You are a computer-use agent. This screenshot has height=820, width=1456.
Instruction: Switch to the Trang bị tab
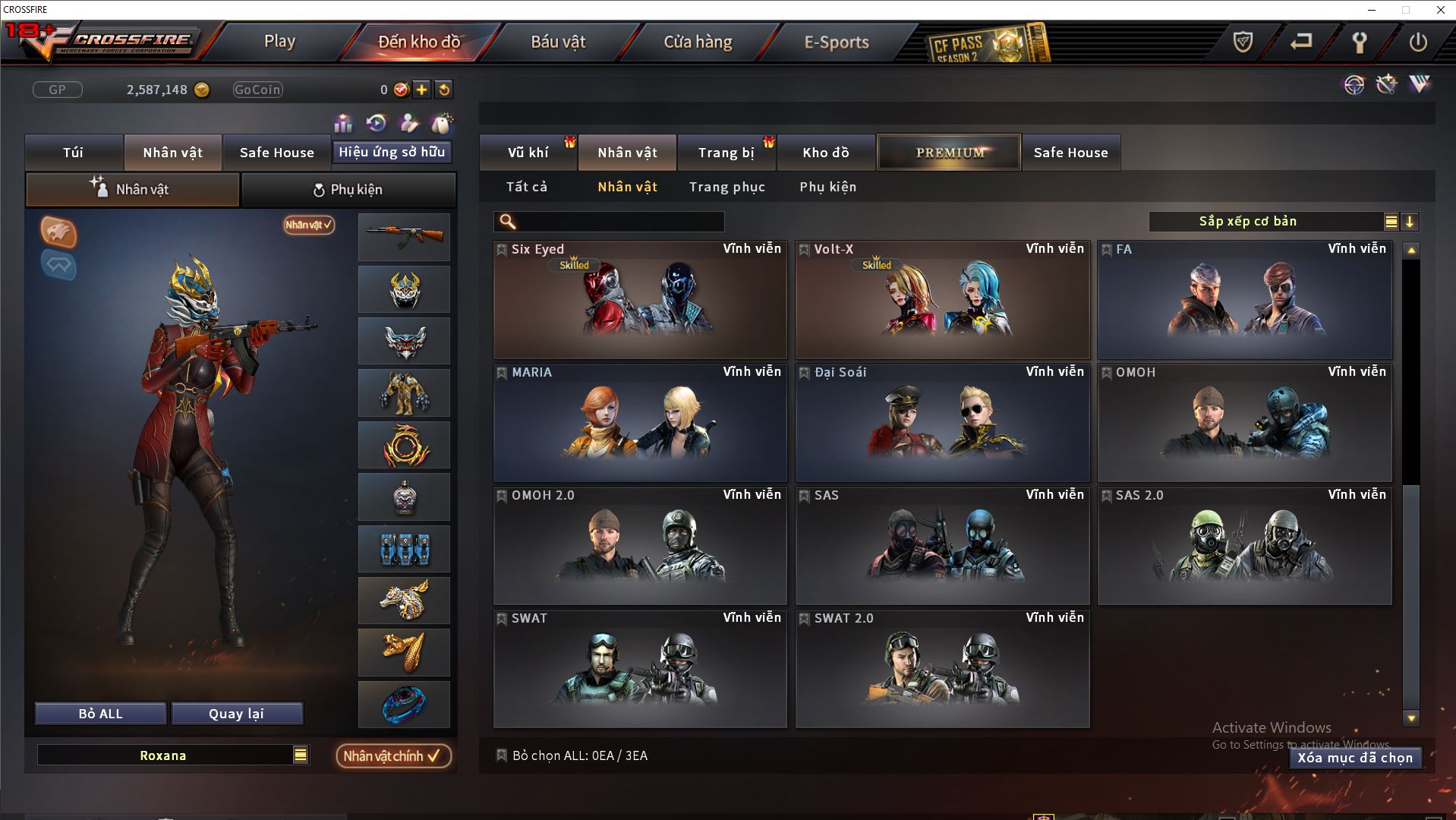tap(726, 153)
